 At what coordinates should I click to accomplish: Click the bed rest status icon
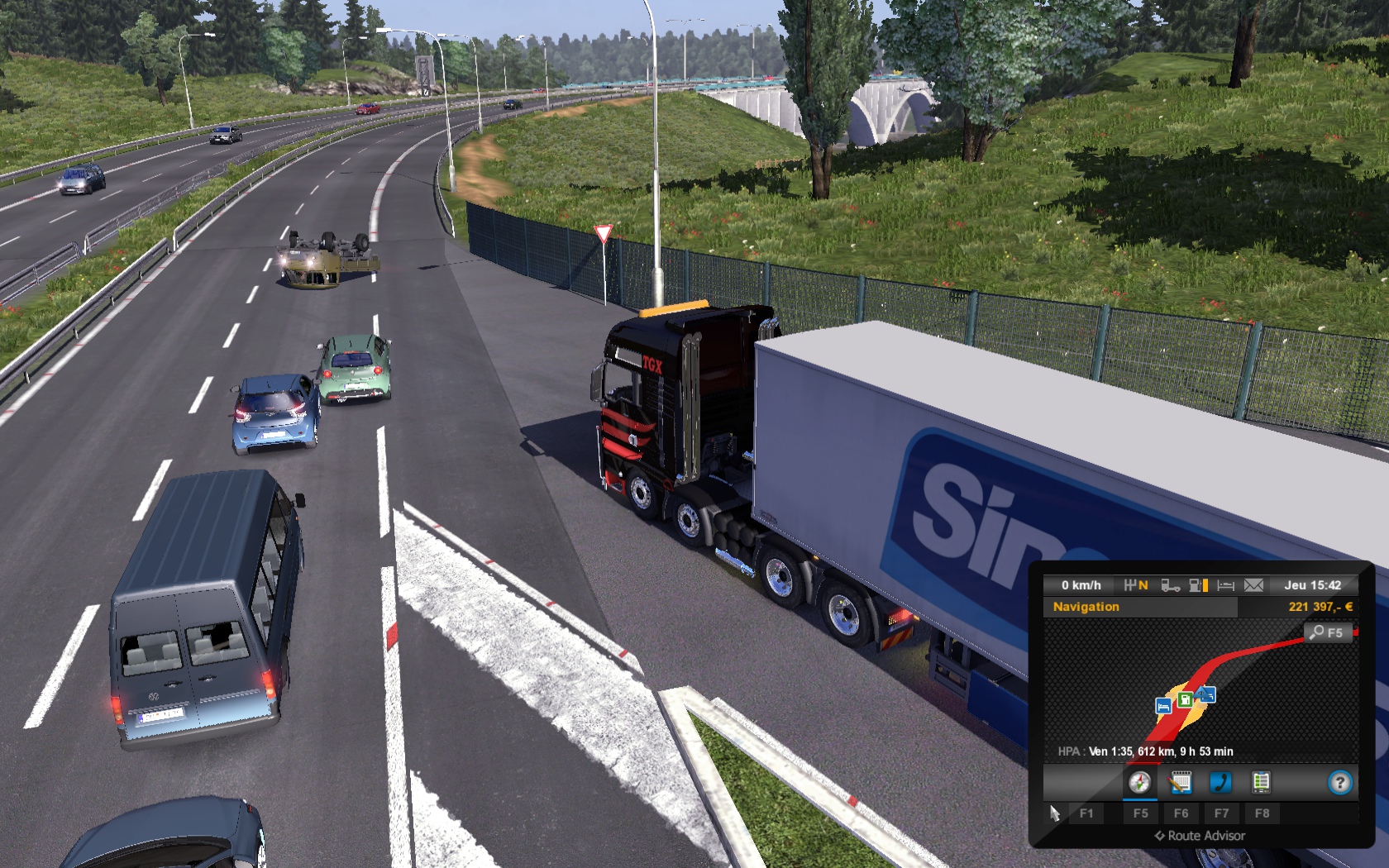1226,585
